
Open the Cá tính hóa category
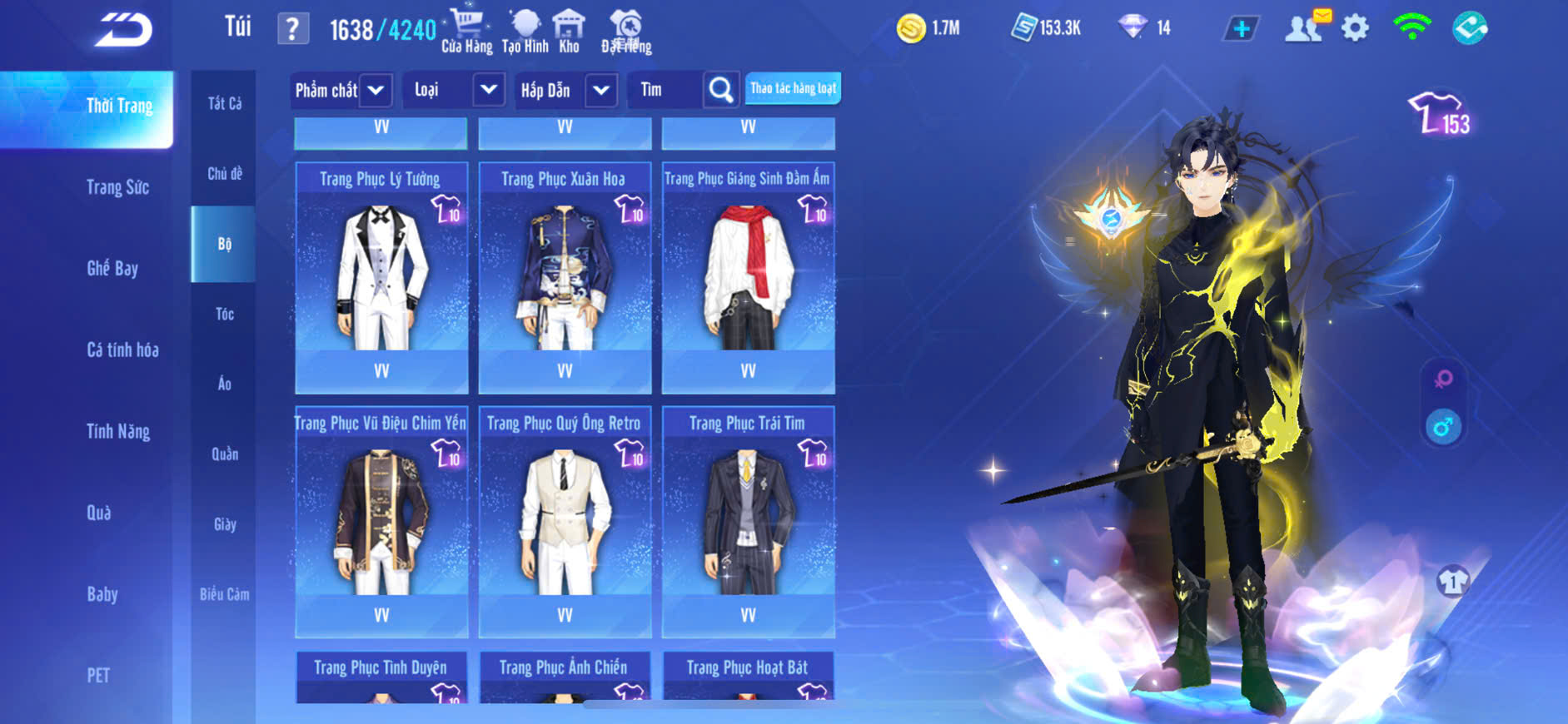[x=122, y=350]
